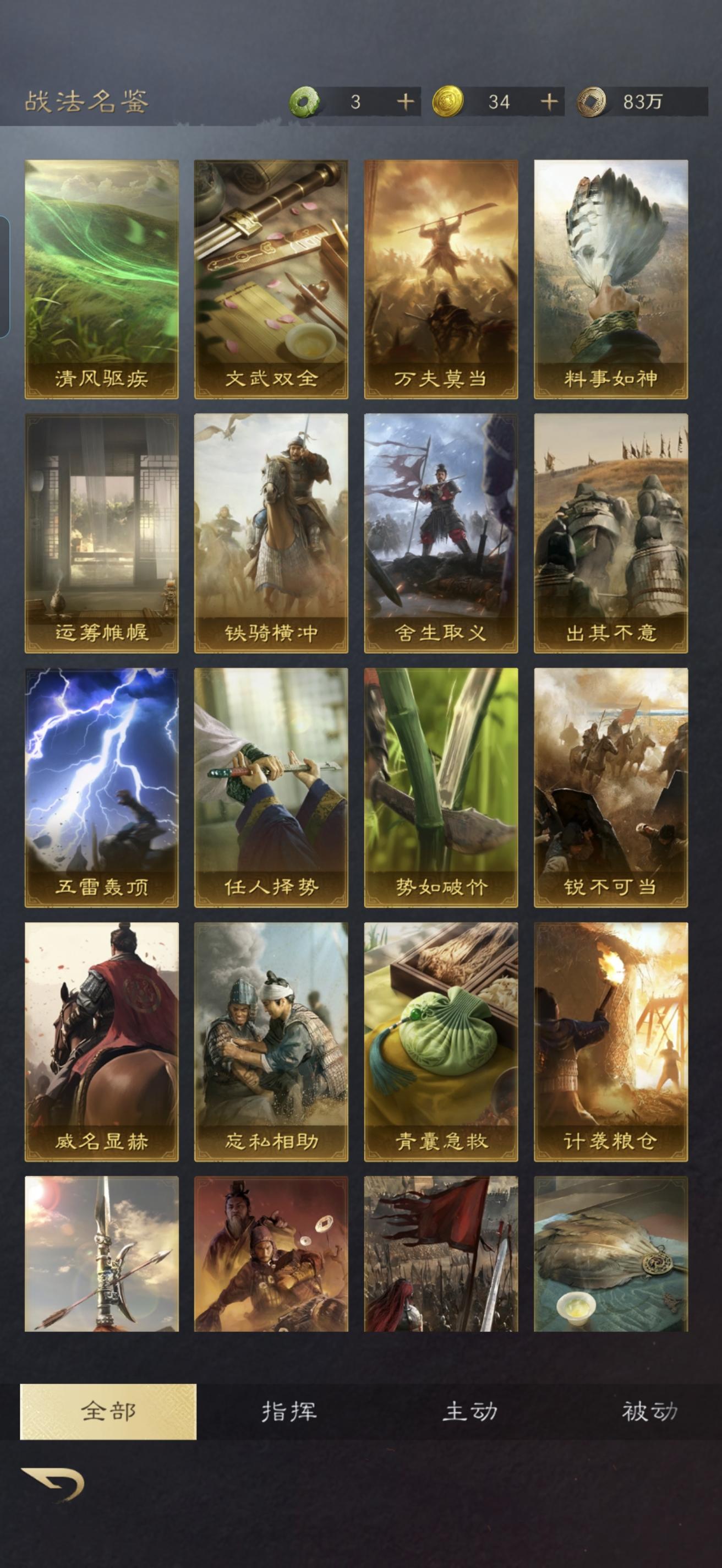Select the 被动 tactic filter
Viewport: 722px width, 1568px height.
pos(651,1411)
